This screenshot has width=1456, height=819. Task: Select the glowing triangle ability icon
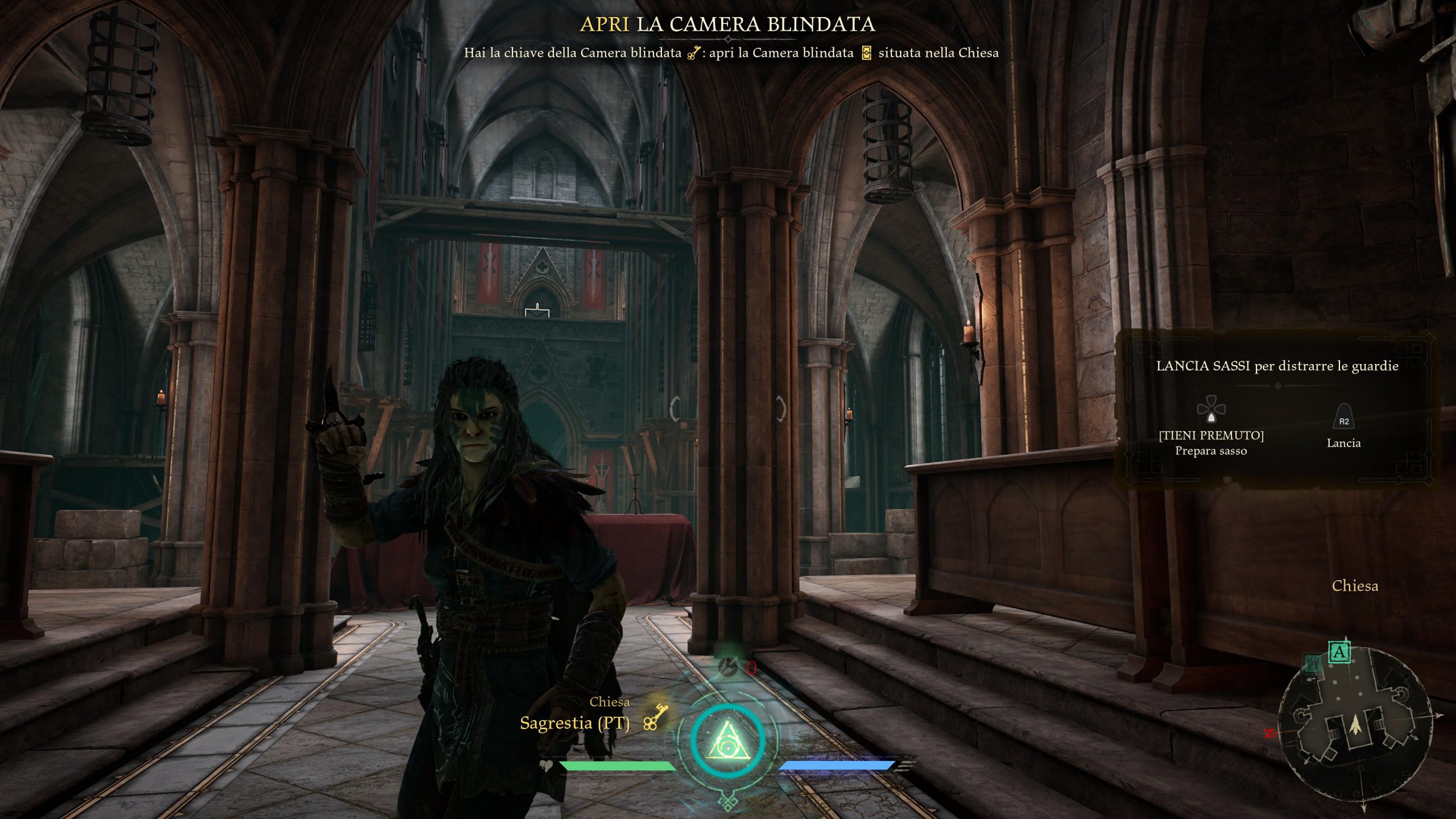727,739
